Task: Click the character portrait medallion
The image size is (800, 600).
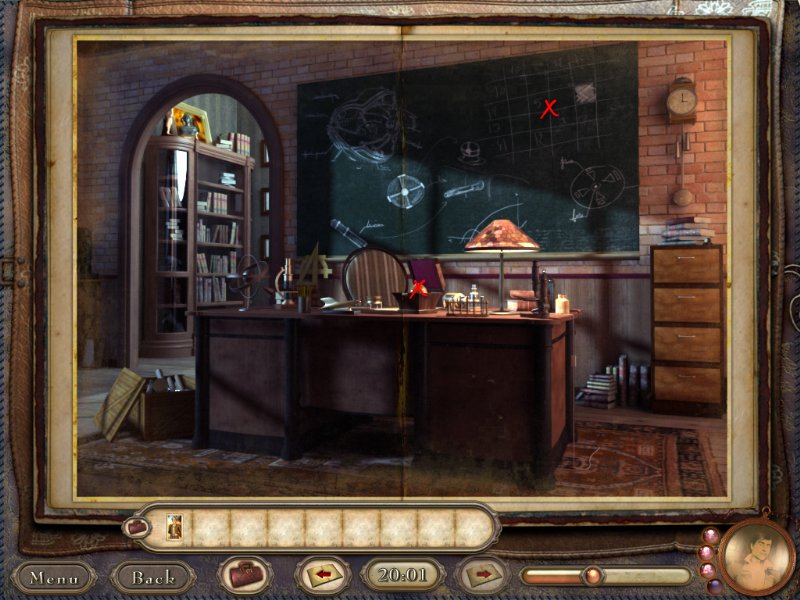Action: [x=755, y=558]
